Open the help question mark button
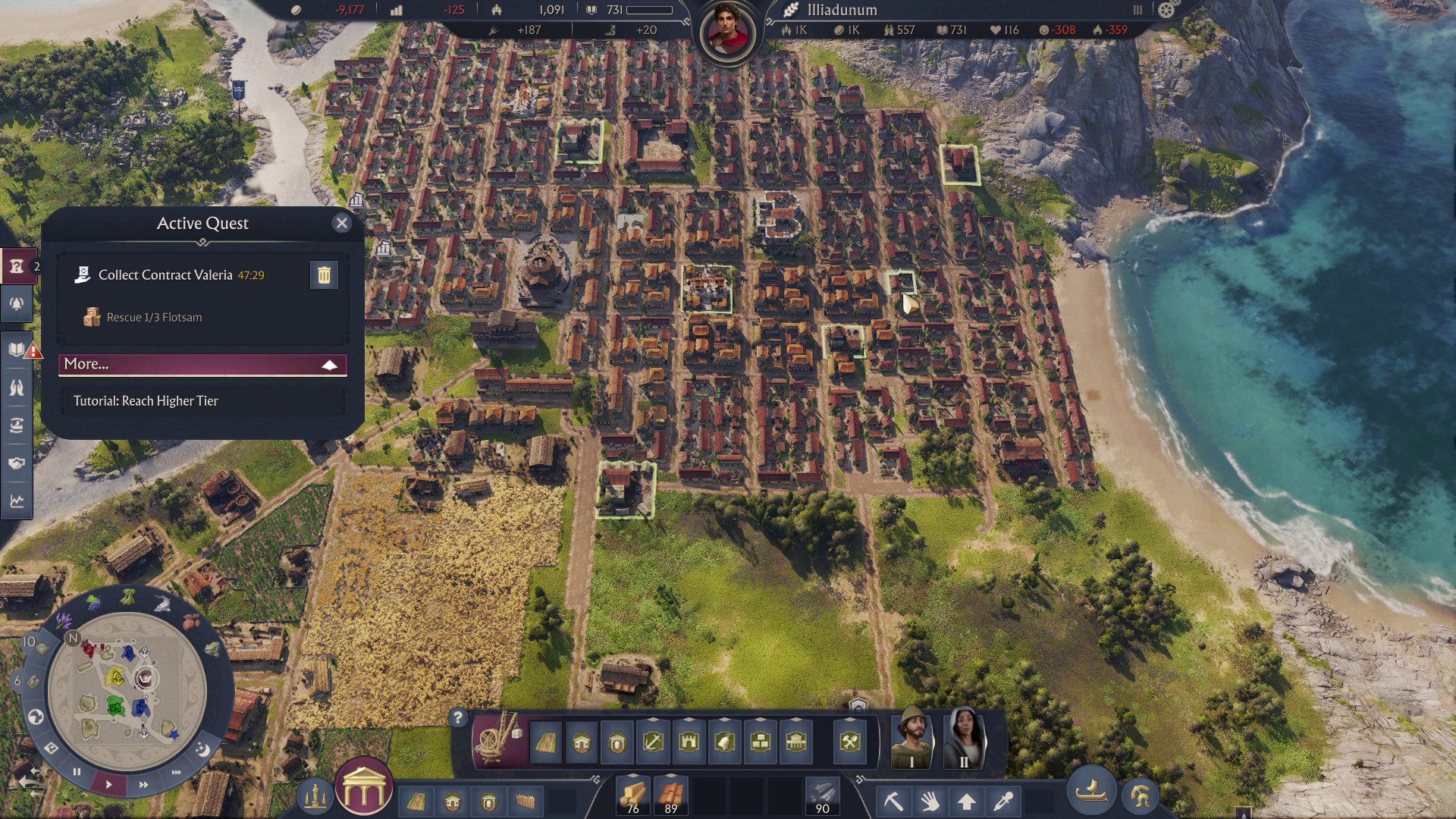Image resolution: width=1456 pixels, height=819 pixels. pyautogui.click(x=457, y=717)
